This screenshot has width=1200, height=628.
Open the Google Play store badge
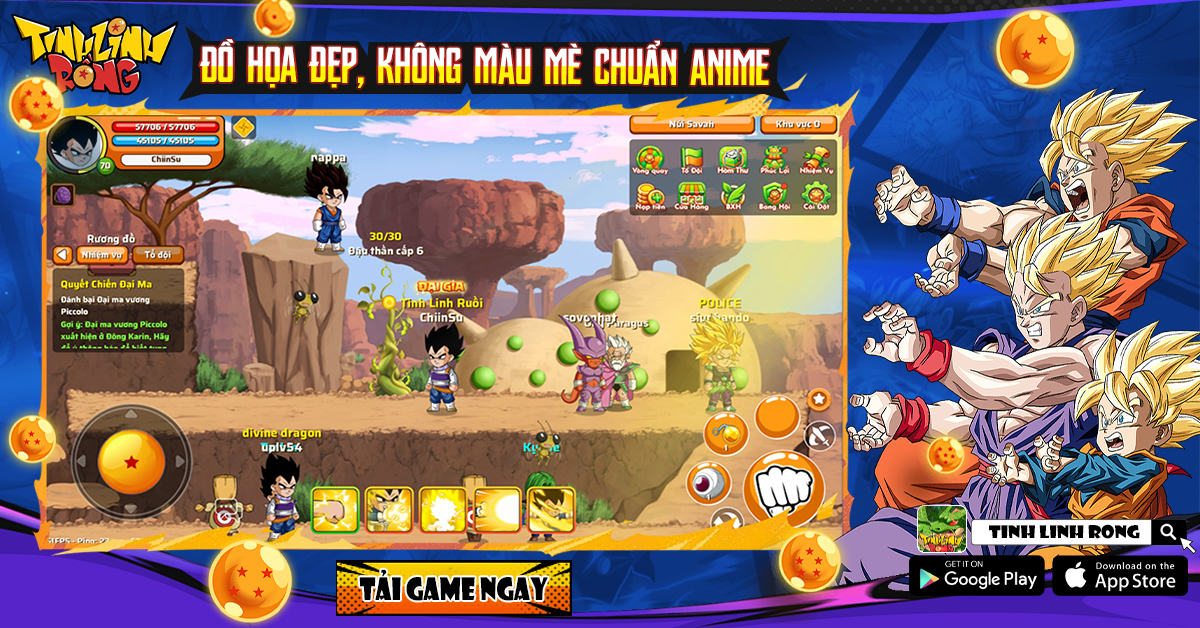[976, 576]
